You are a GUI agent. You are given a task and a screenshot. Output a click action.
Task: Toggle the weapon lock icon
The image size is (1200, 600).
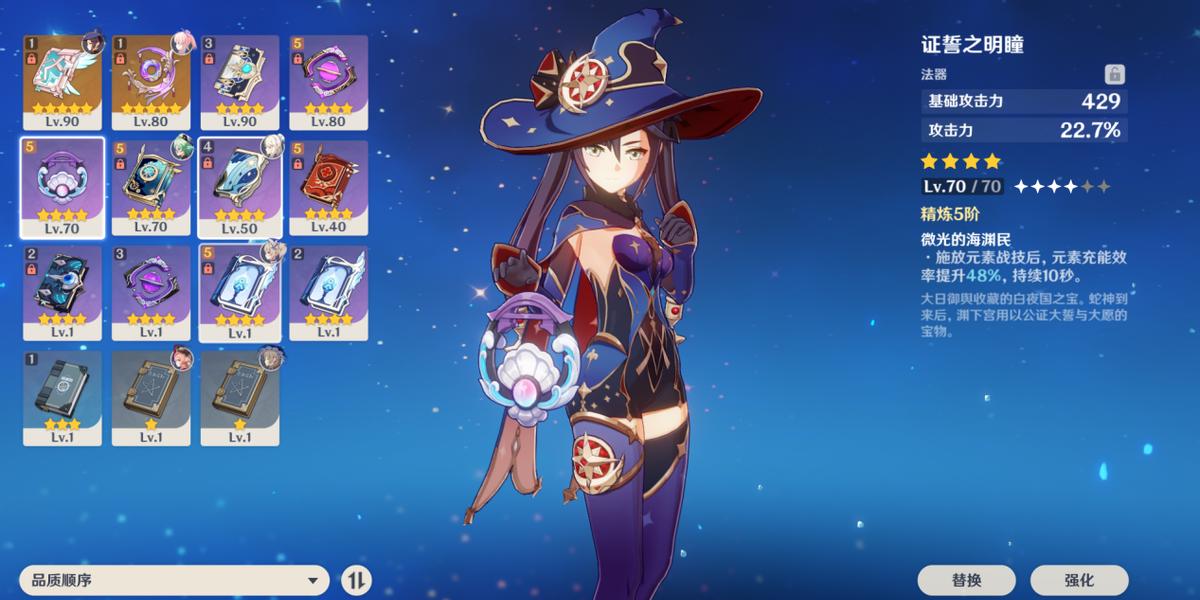(x=1114, y=74)
